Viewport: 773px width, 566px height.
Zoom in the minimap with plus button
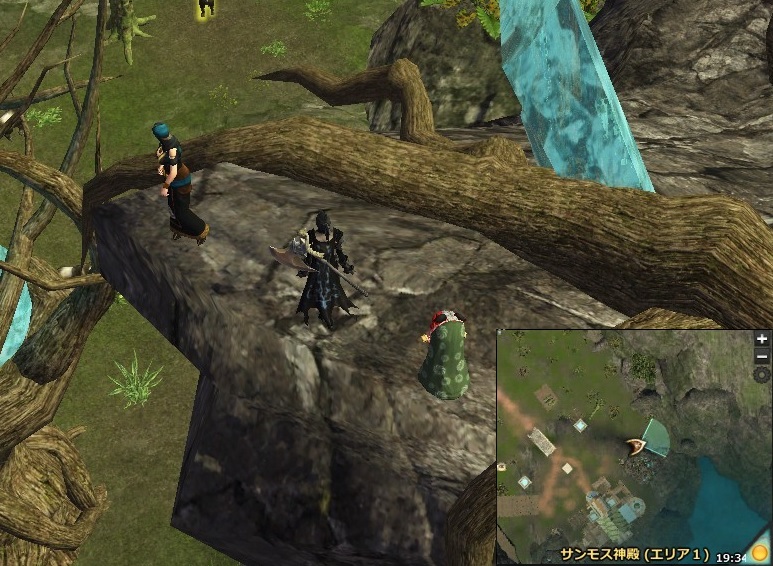point(763,339)
